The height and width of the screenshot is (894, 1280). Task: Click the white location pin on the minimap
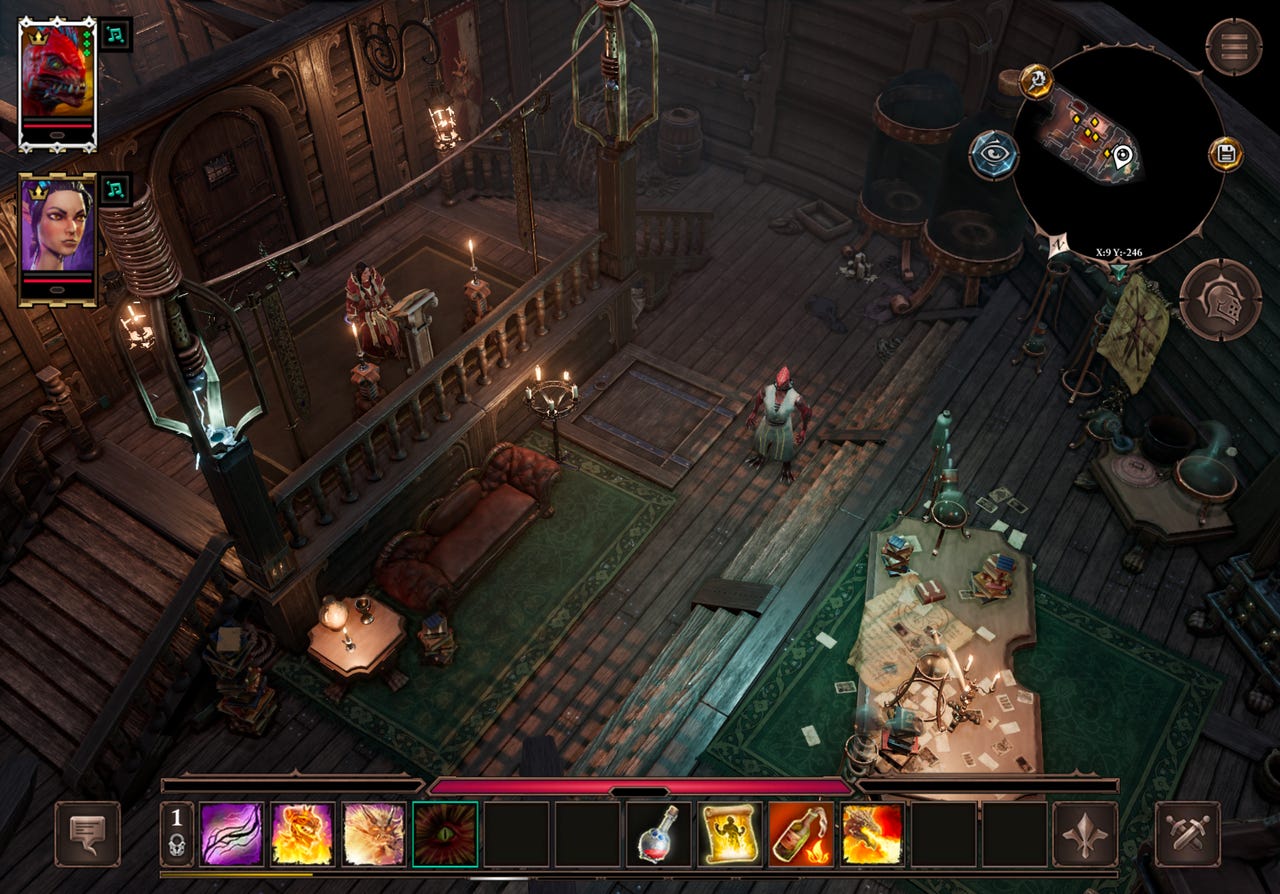pyautogui.click(x=1122, y=155)
